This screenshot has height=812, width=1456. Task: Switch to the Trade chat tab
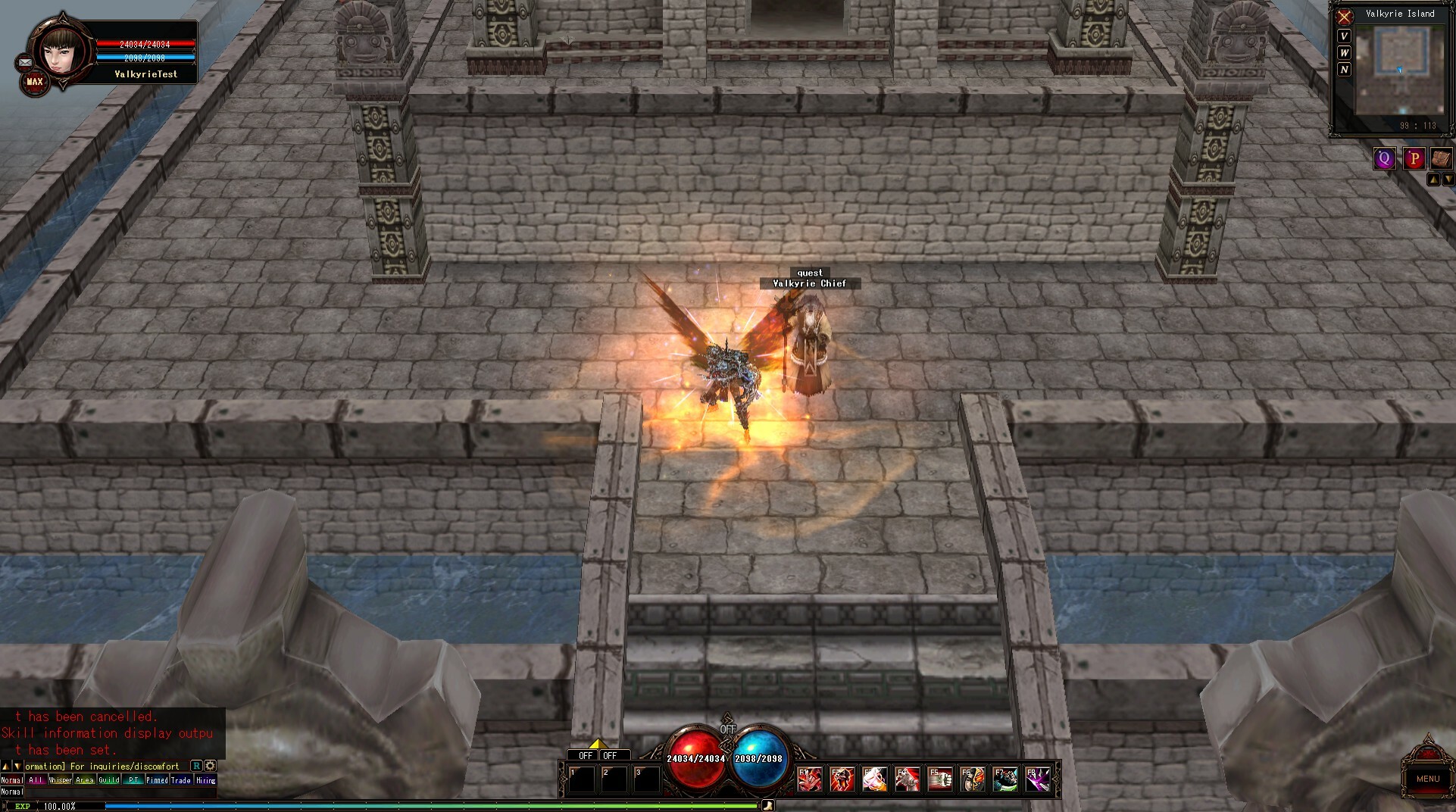(x=180, y=779)
